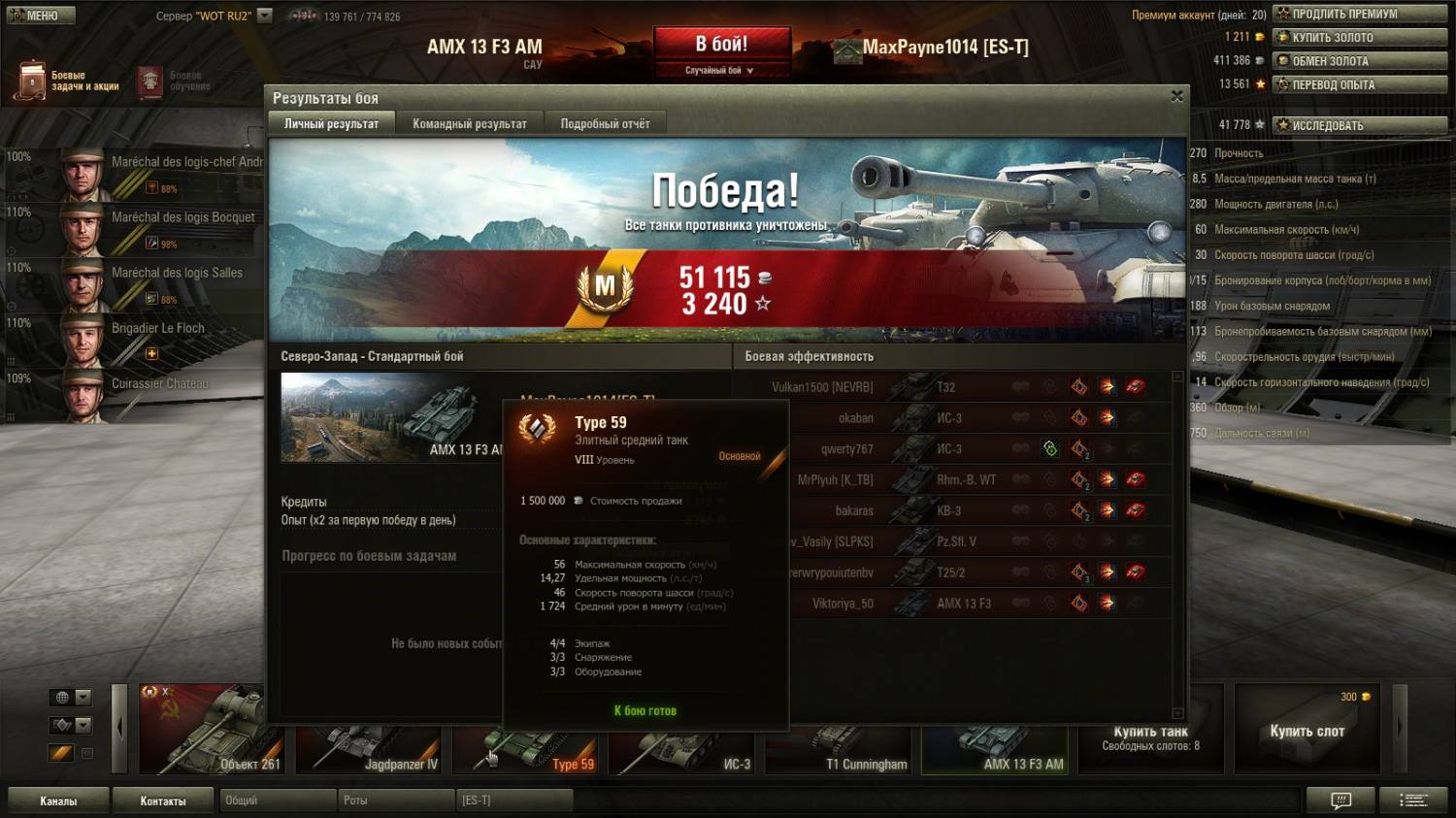Image resolution: width=1456 pixels, height=818 pixels.
Task: Open ПЕРЕВОД ОПЫТА conversion
Action: tap(1359, 84)
